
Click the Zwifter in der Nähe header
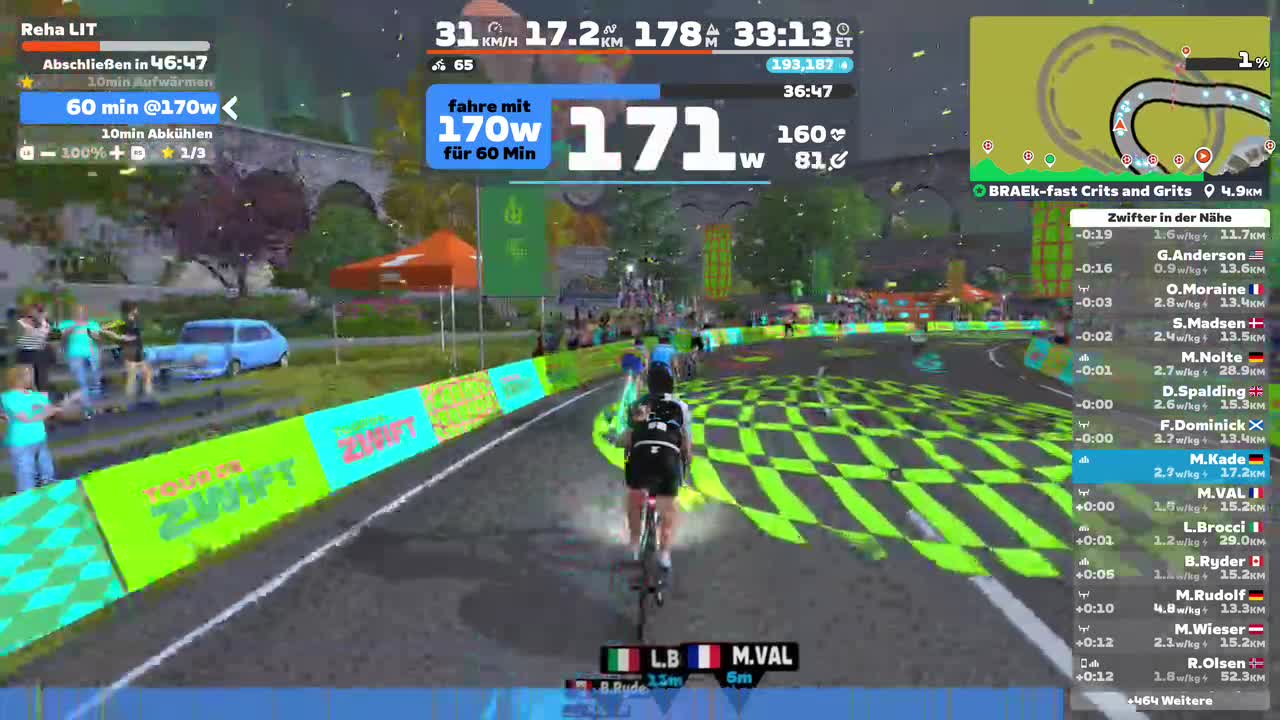click(x=1168, y=217)
